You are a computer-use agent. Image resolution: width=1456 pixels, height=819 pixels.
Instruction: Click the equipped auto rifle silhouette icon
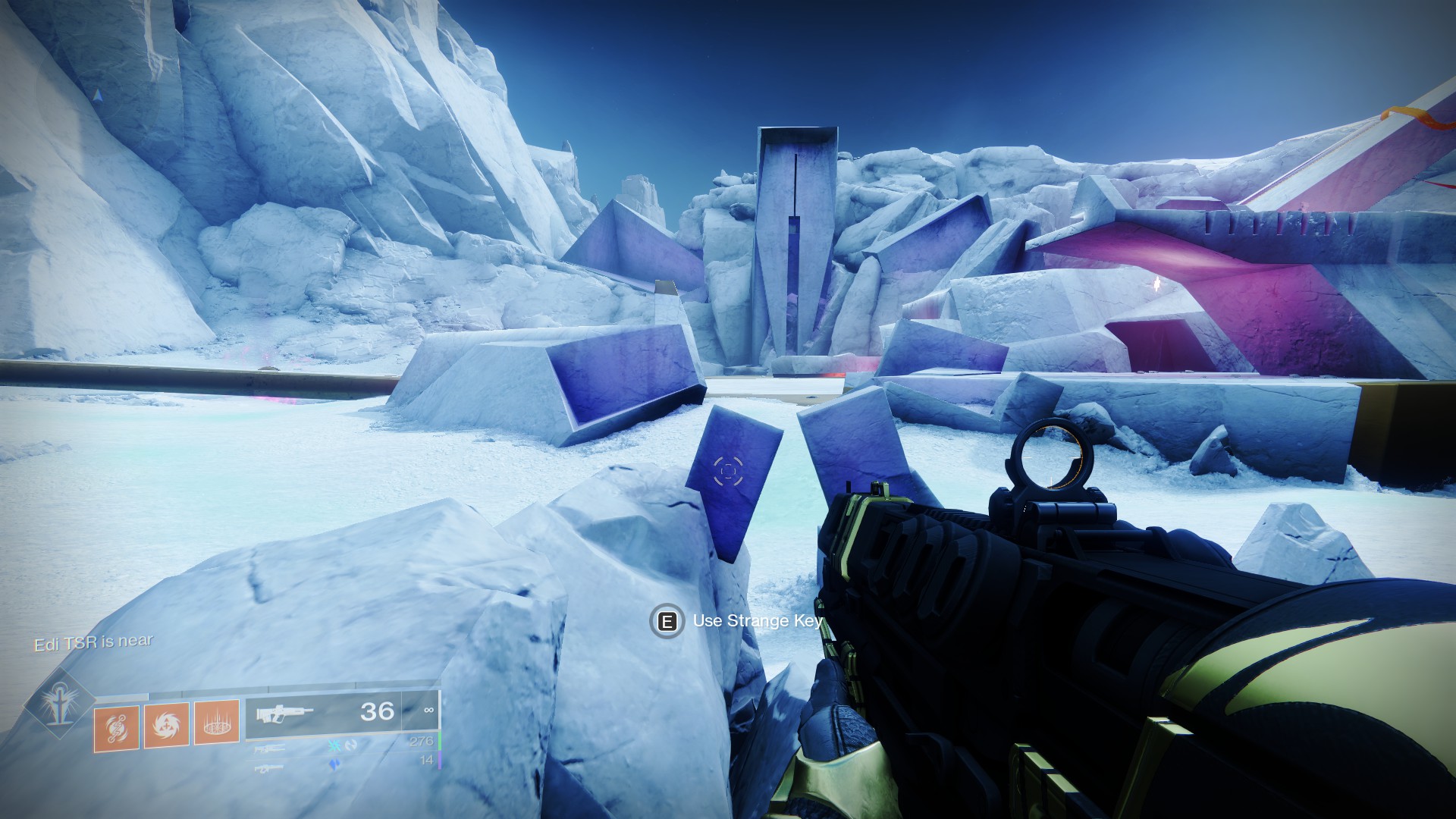pos(285,711)
